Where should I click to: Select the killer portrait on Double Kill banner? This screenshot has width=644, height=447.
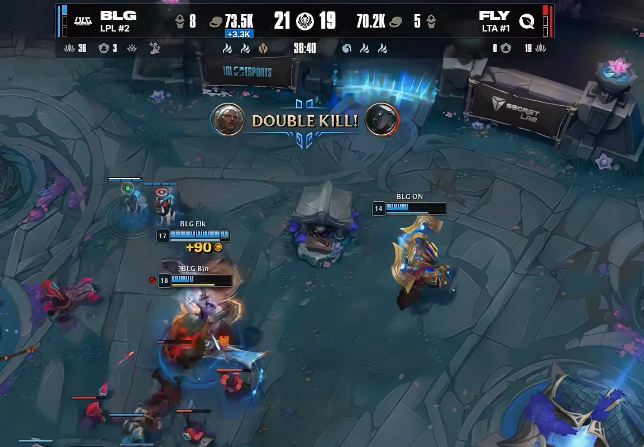tap(230, 120)
